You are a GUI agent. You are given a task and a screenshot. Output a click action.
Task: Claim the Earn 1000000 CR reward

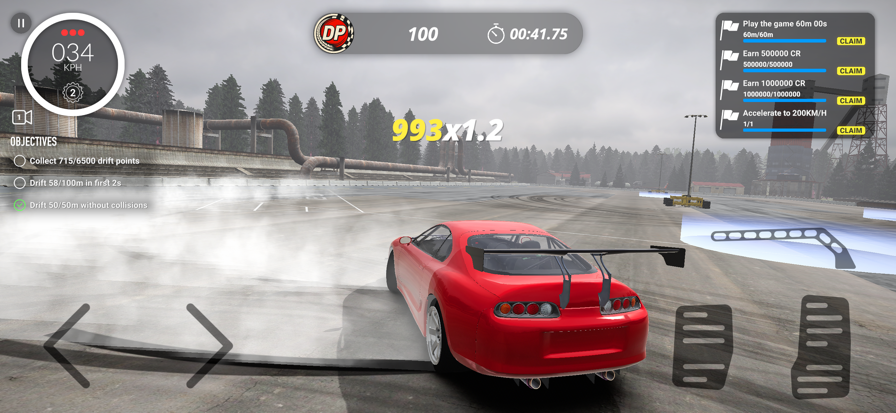coord(851,101)
